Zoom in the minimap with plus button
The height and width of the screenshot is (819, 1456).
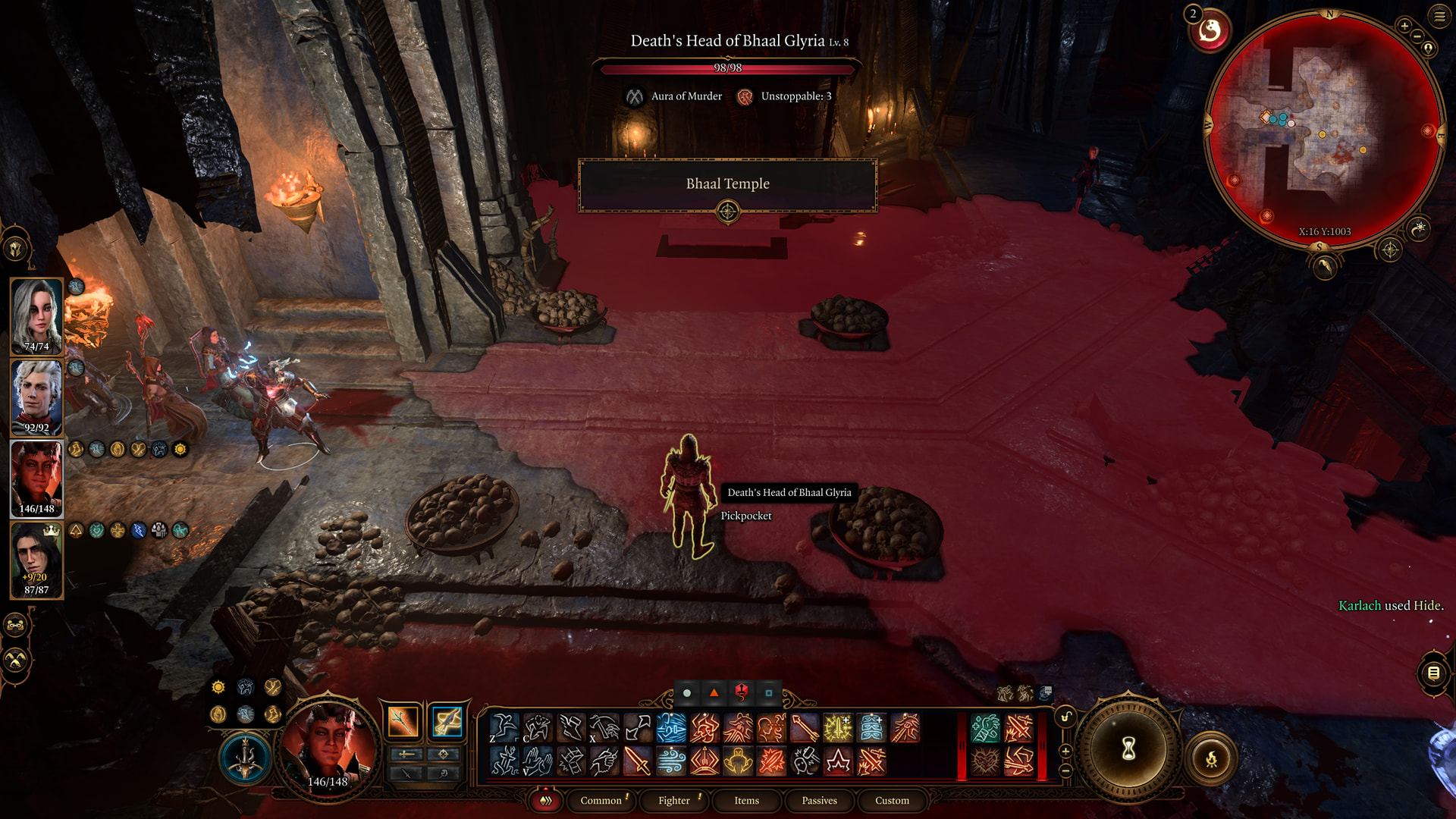click(x=1404, y=27)
